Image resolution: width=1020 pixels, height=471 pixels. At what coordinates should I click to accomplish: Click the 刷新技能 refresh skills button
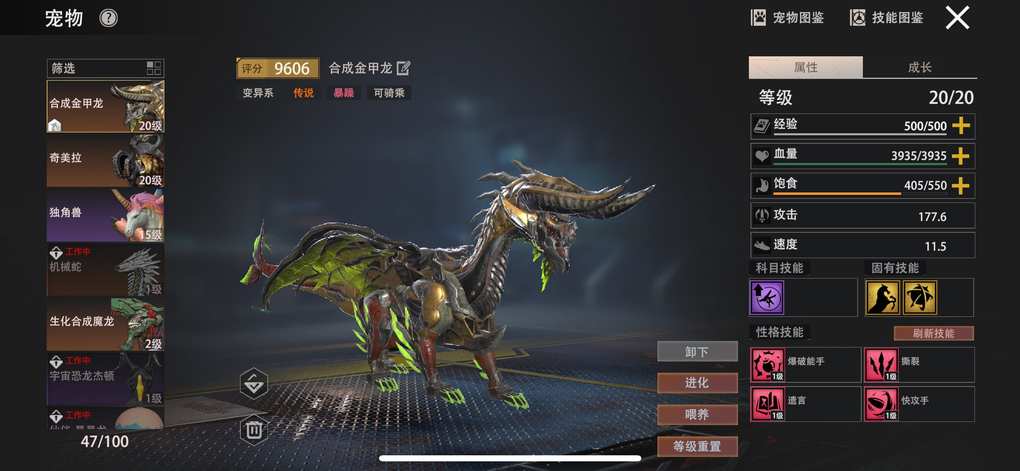tap(933, 333)
